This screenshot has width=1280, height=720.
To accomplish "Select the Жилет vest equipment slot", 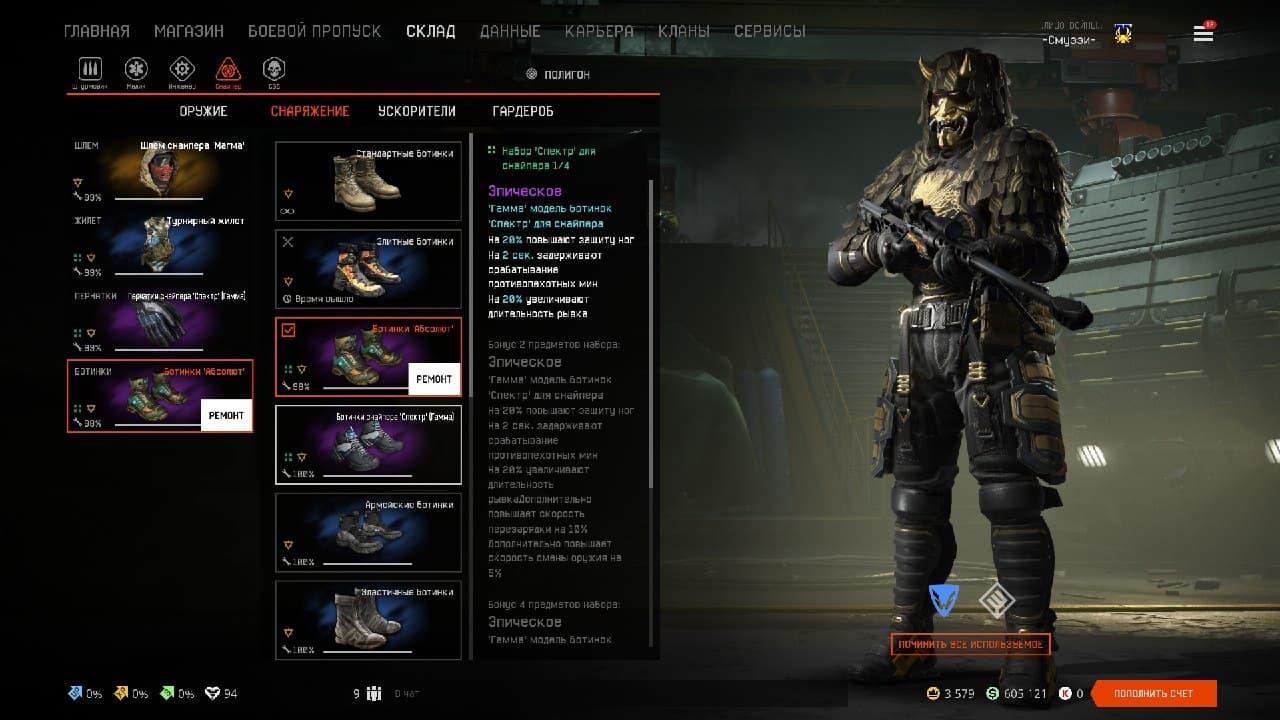I will 160,245.
